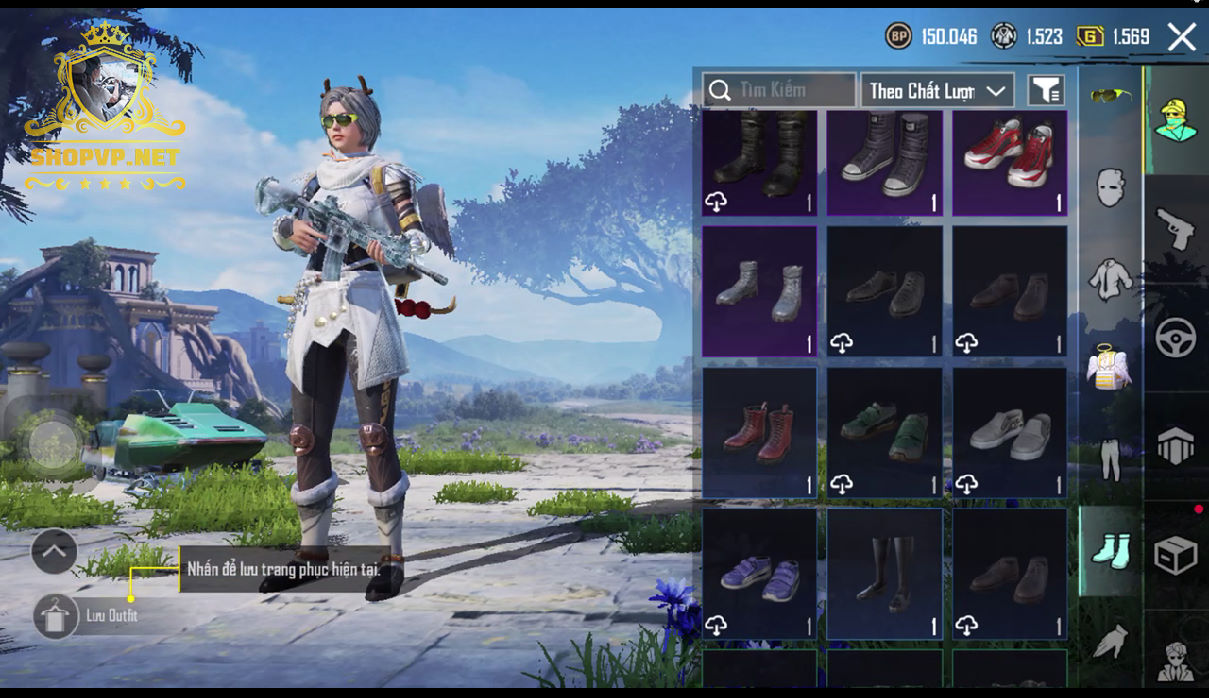Switch to the jacket clothing tab
The image size is (1209, 698).
[x=1110, y=279]
